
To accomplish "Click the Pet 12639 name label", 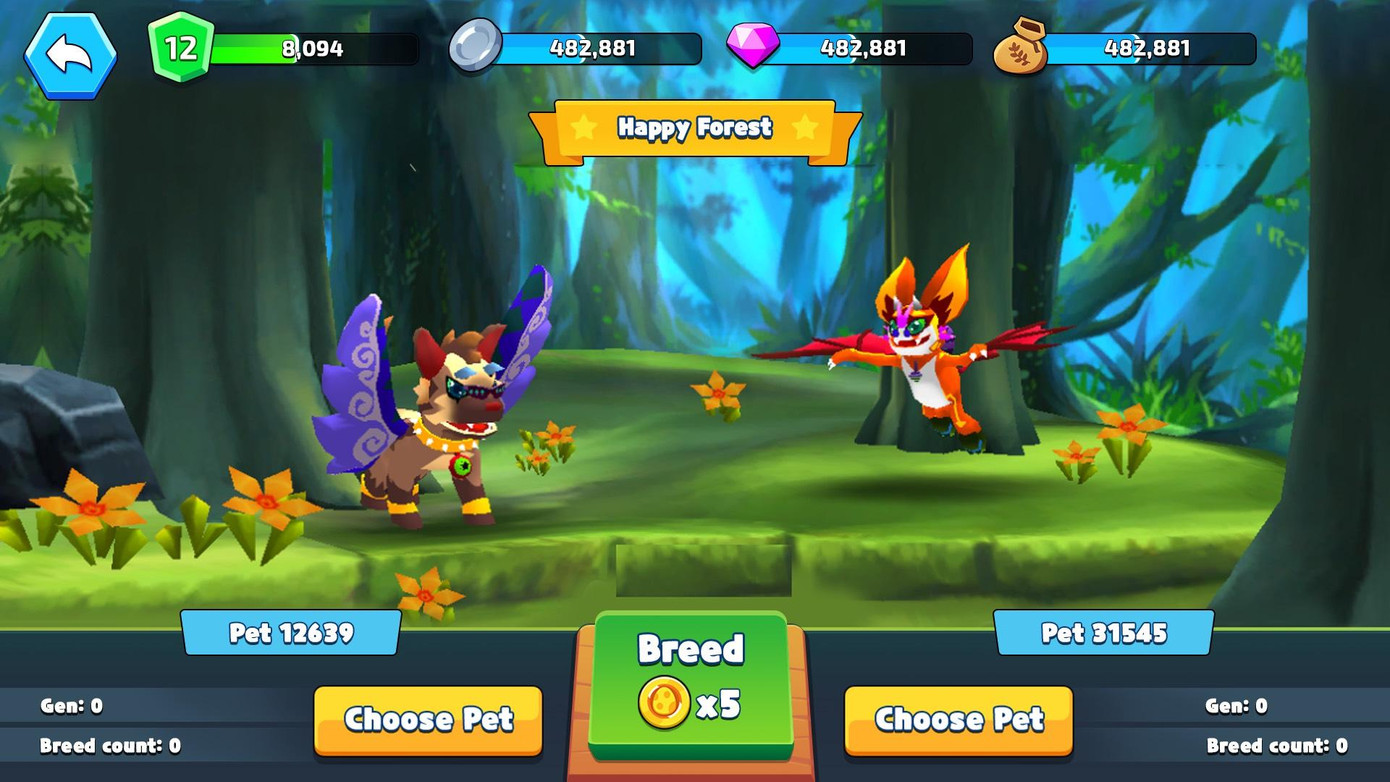I will (x=291, y=631).
